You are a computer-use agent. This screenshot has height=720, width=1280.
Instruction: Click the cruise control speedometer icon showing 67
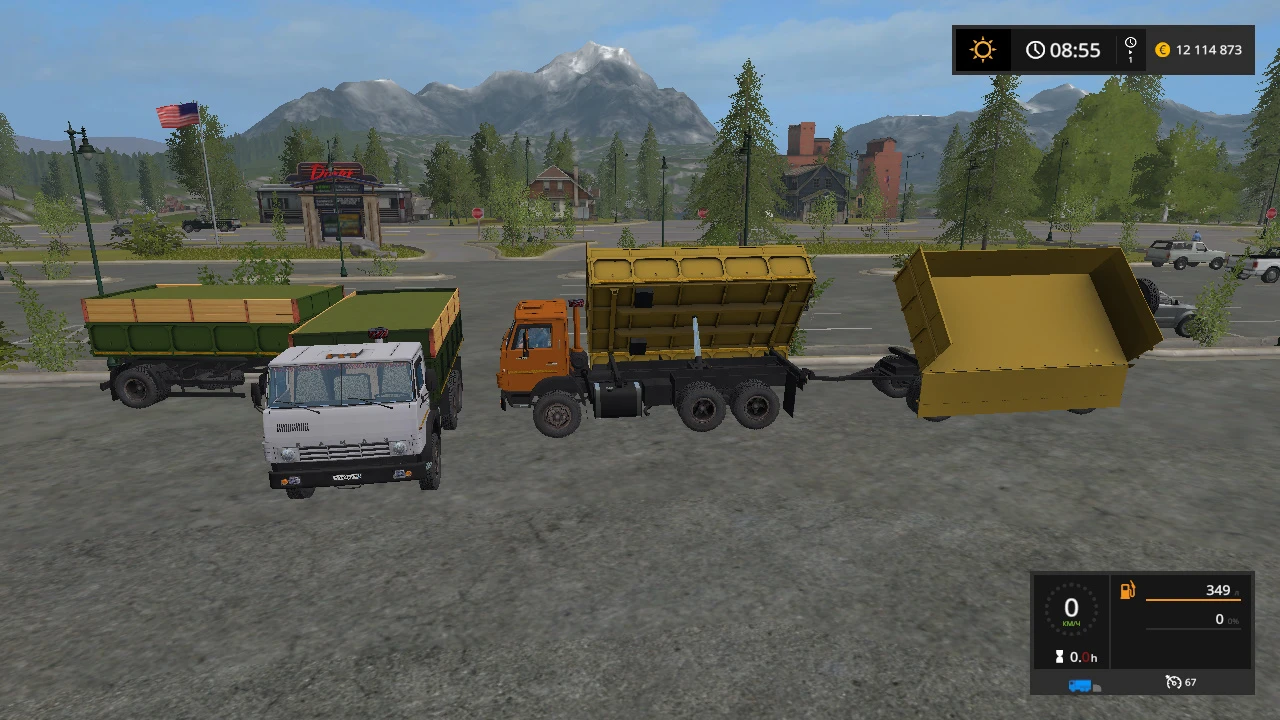click(1173, 682)
